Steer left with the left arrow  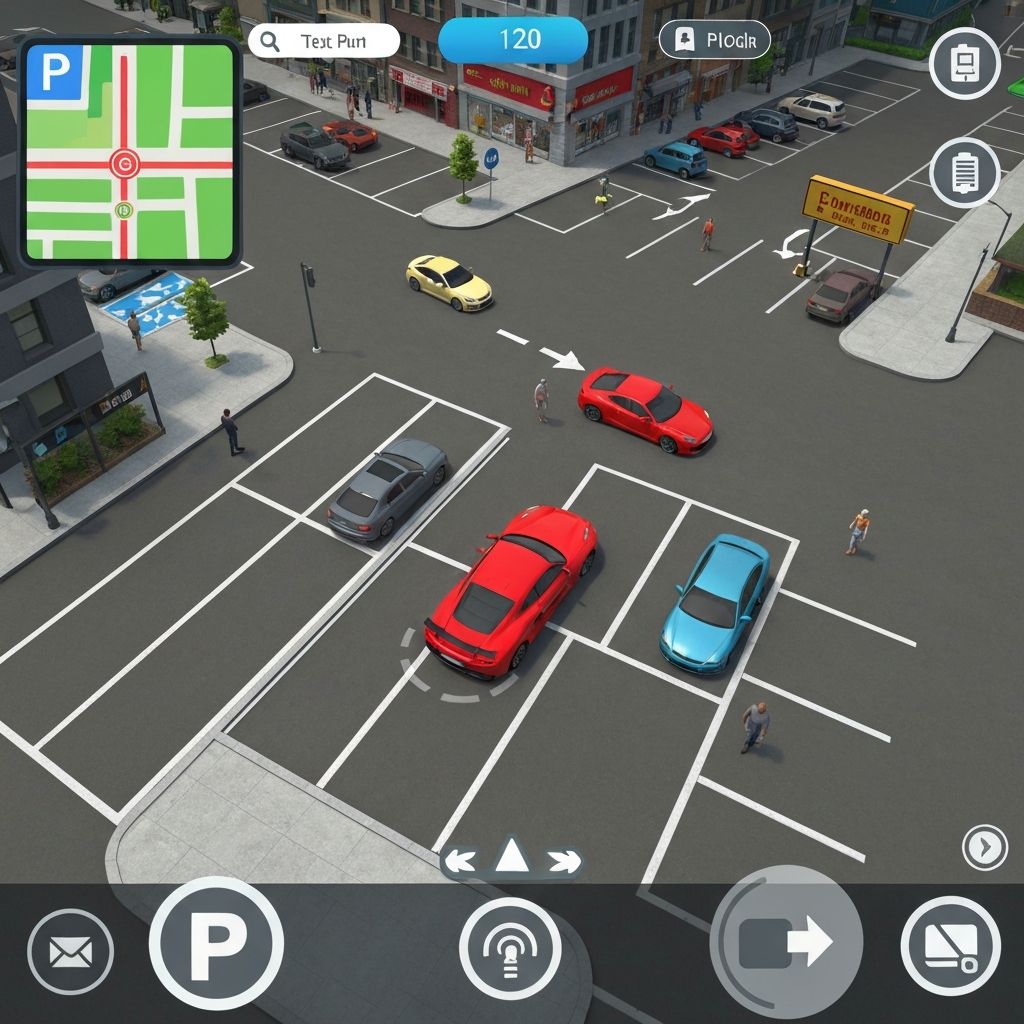461,859
